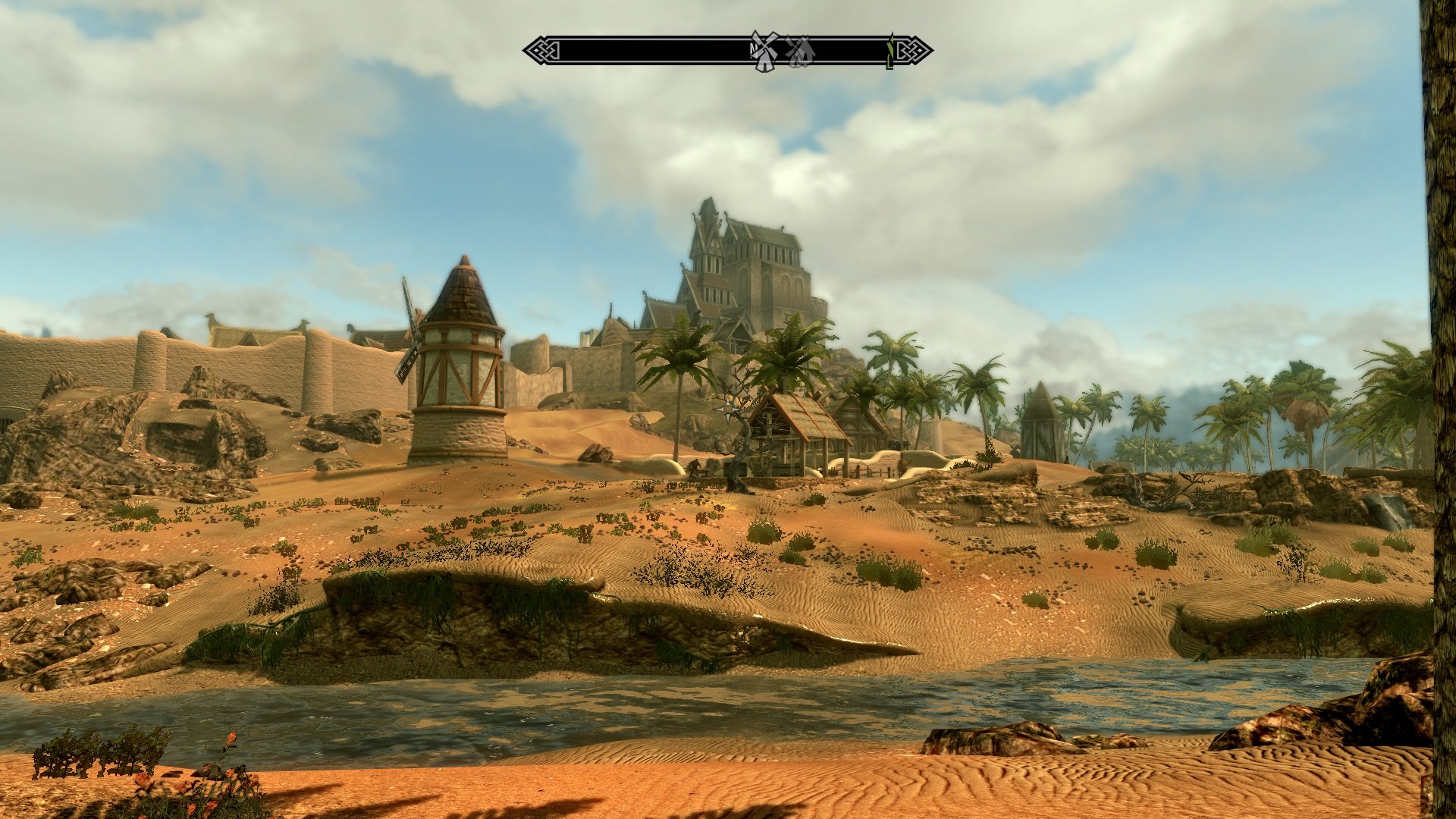The image size is (1456, 819).
Task: Click the bright windmill marker on the compass
Action: 764,52
